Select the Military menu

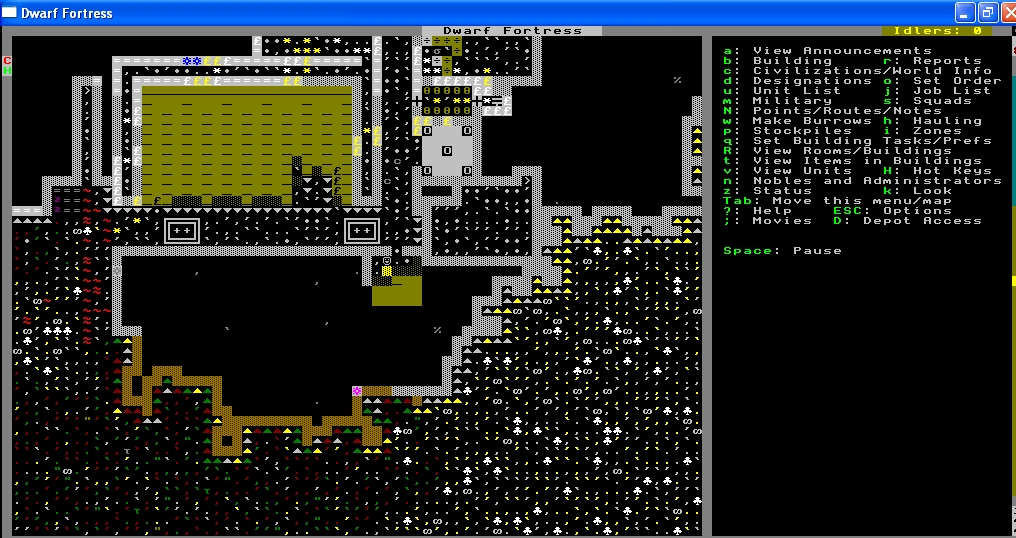point(792,101)
